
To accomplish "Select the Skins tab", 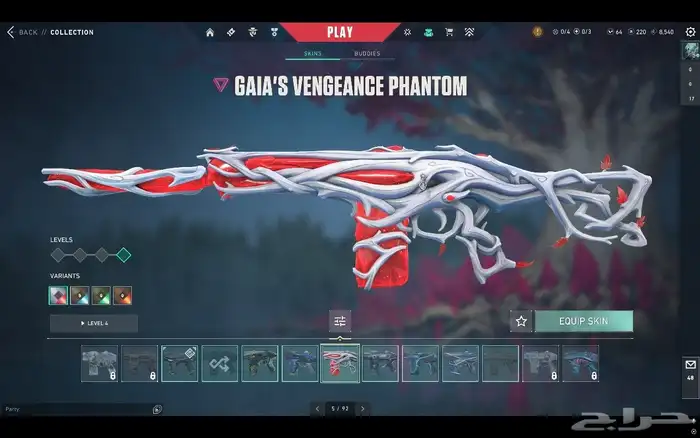I will pos(312,54).
